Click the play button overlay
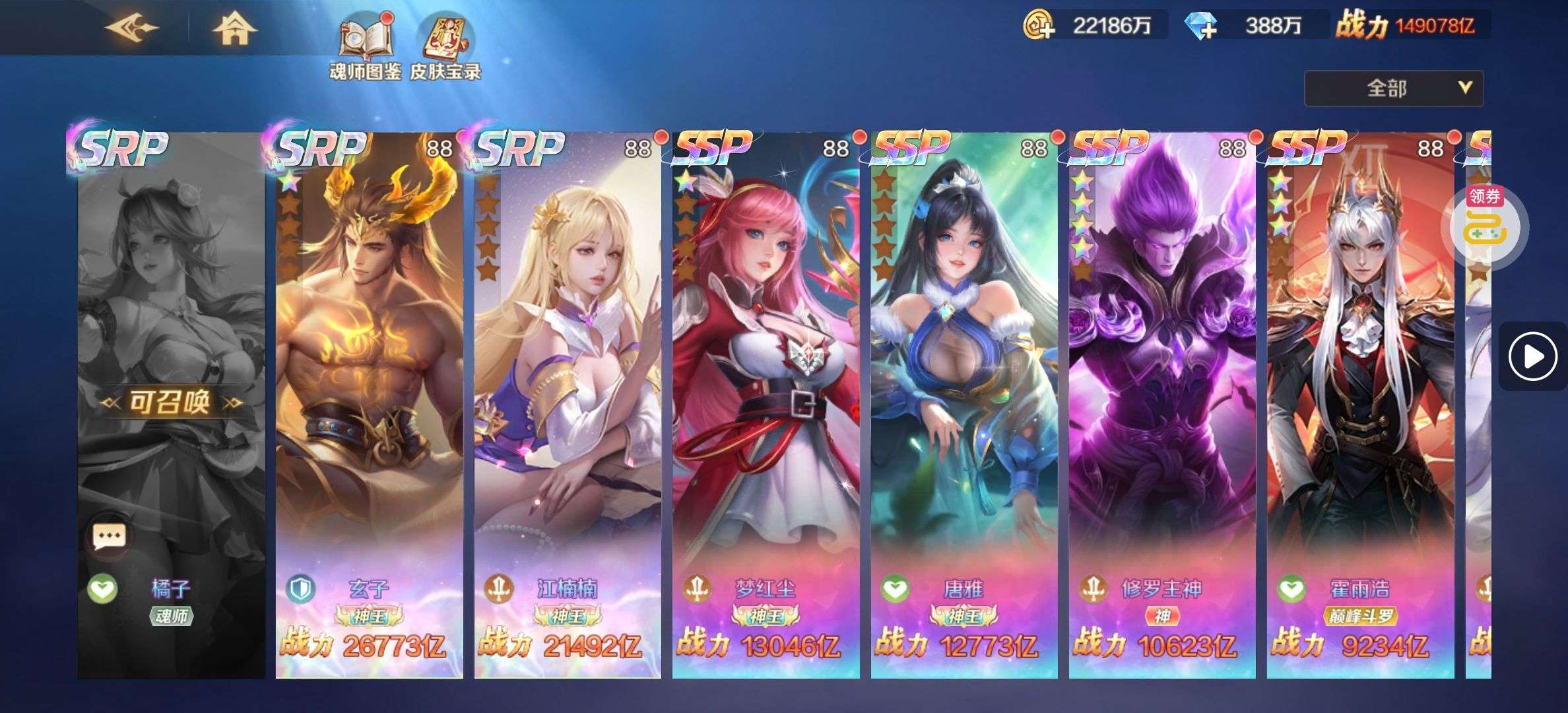This screenshot has height=713, width=1568. pos(1532,357)
